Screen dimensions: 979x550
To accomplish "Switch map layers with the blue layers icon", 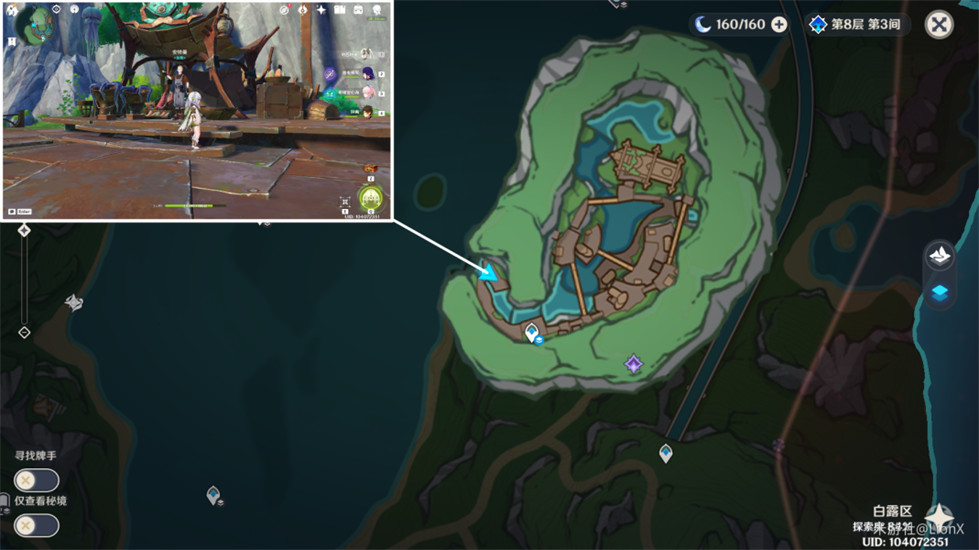I will click(x=940, y=293).
